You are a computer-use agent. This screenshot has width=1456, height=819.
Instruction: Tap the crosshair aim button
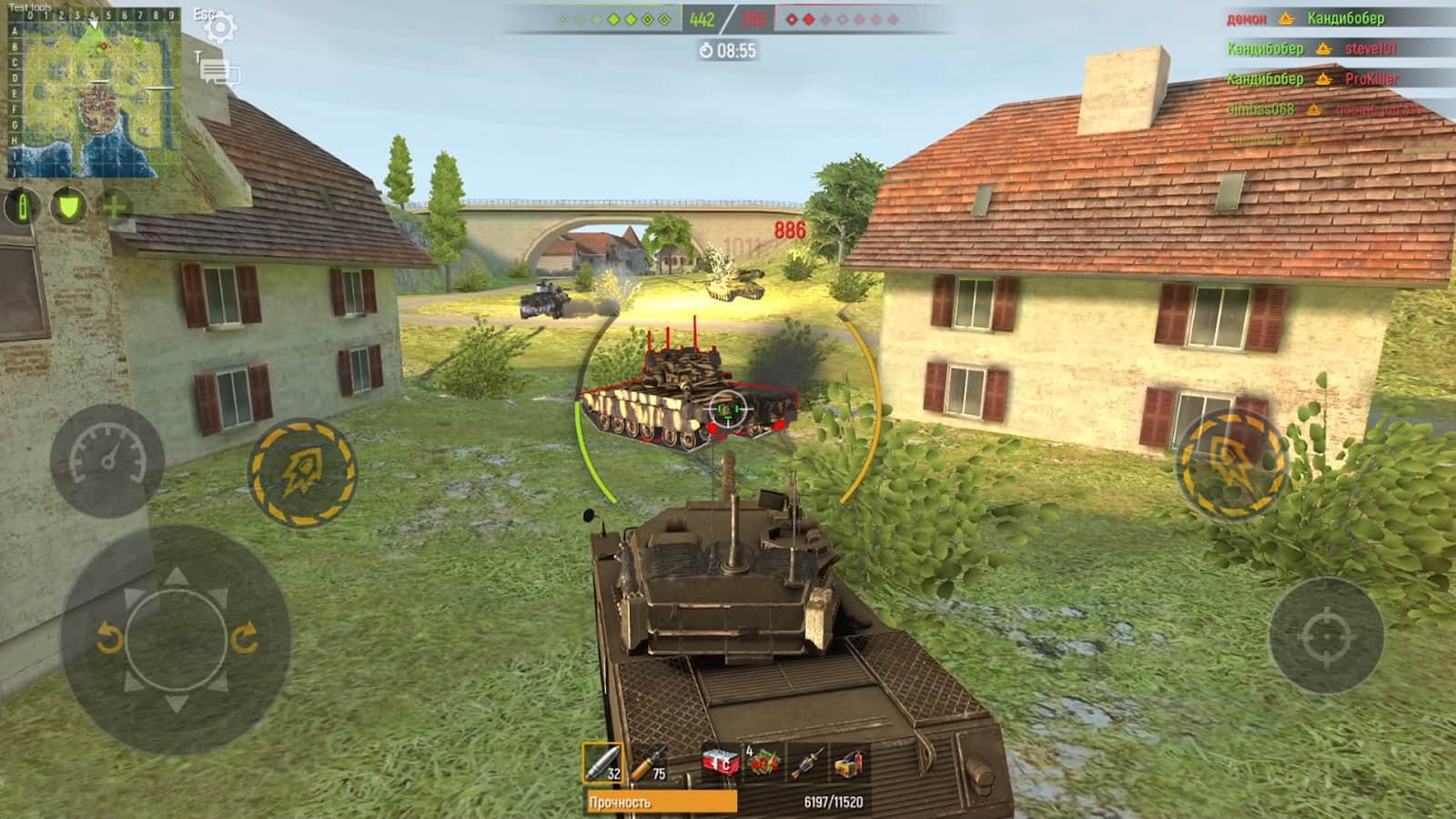[1326, 636]
